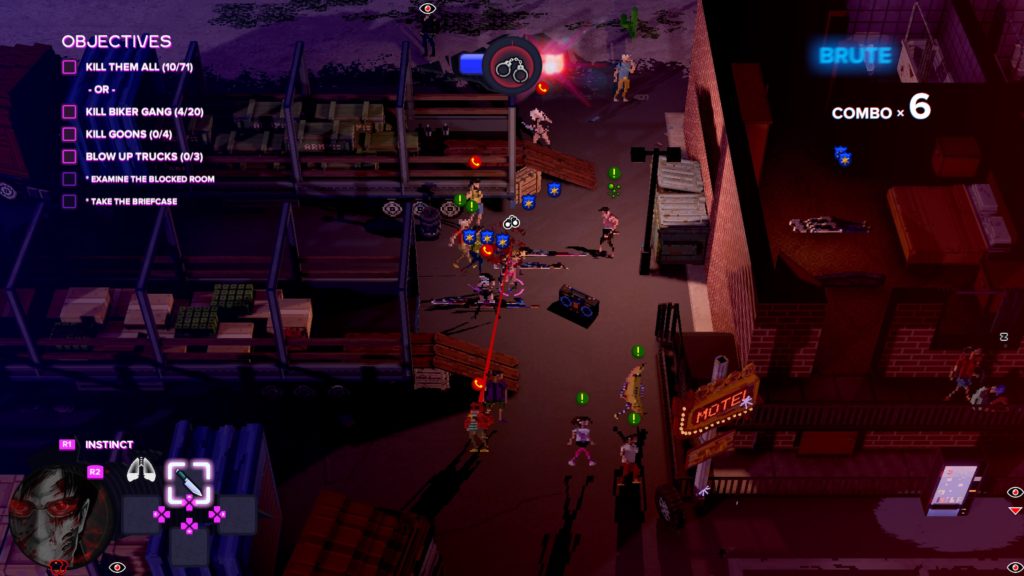Click the killer character portrait
This screenshot has height=576, width=1024.
[62, 516]
